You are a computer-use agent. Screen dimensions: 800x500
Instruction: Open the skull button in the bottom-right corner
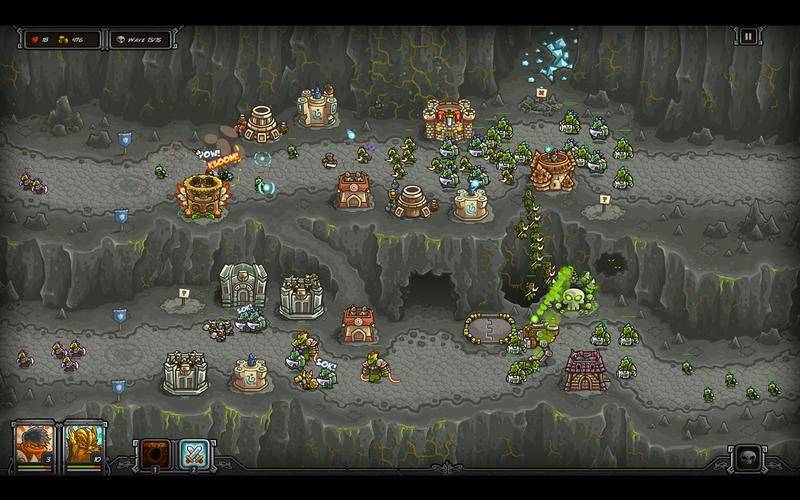click(x=748, y=459)
